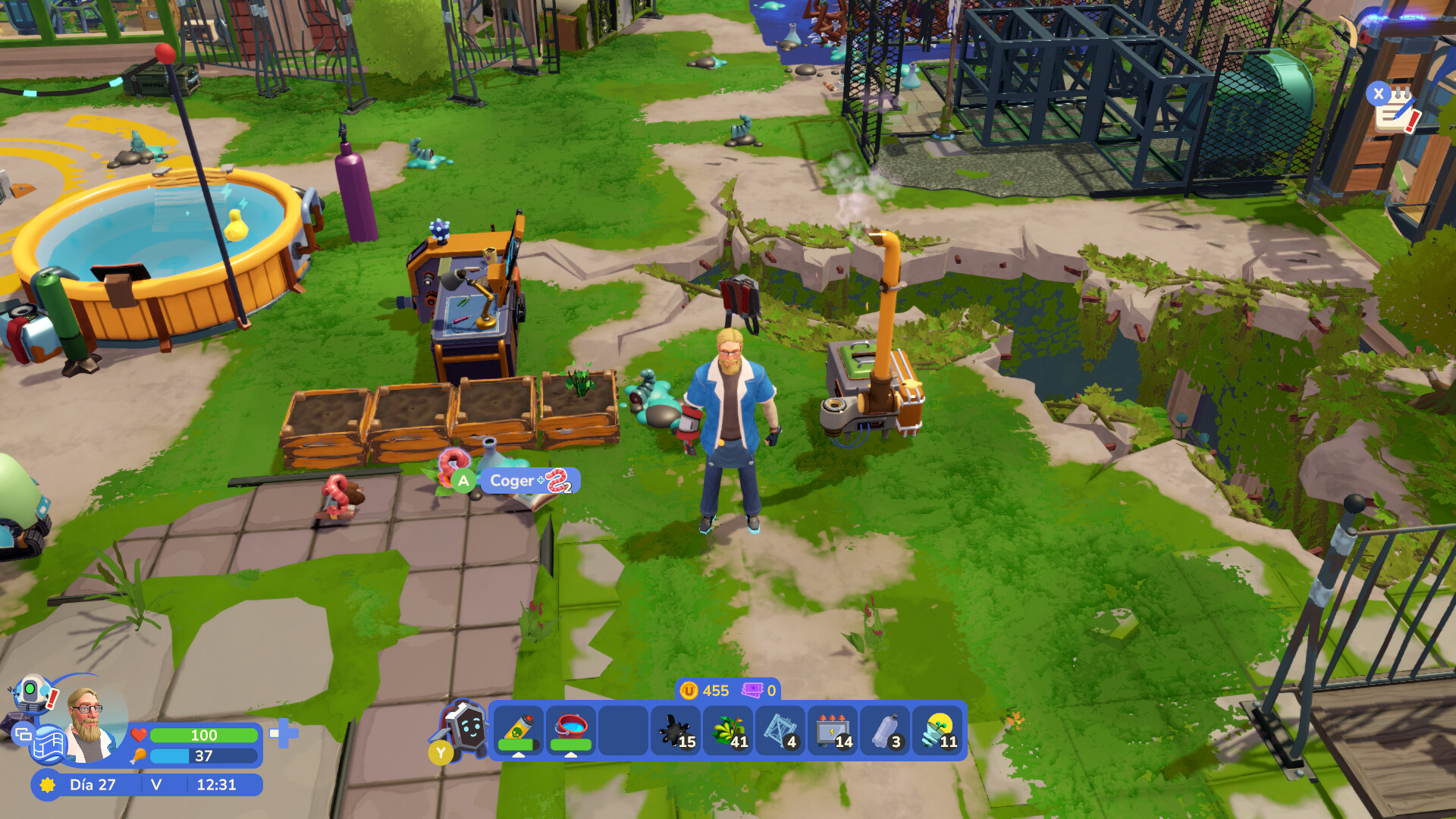The image size is (1456, 819).
Task: Select the red water bucket slot
Action: click(571, 731)
